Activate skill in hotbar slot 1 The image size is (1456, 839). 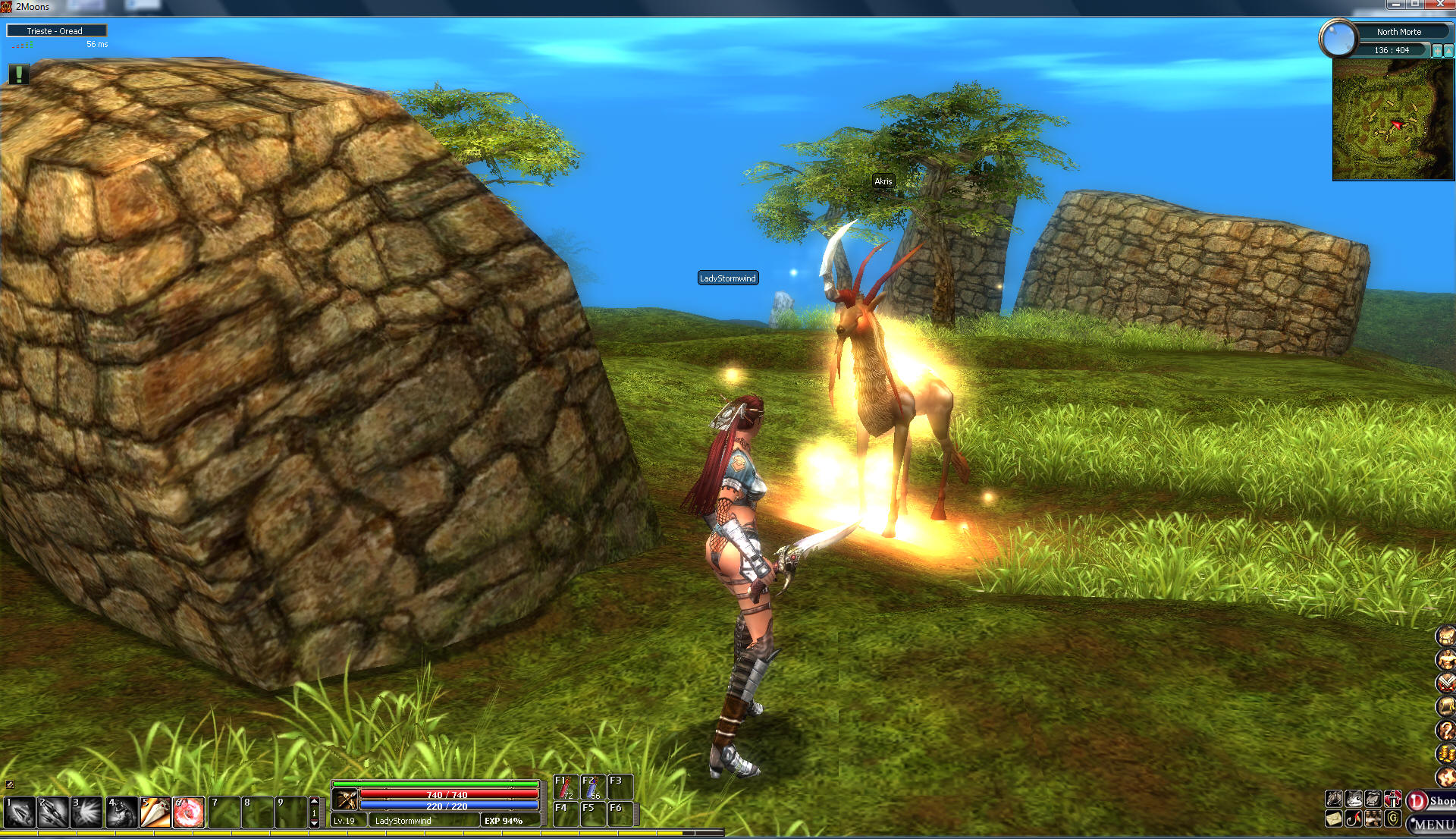(x=20, y=812)
